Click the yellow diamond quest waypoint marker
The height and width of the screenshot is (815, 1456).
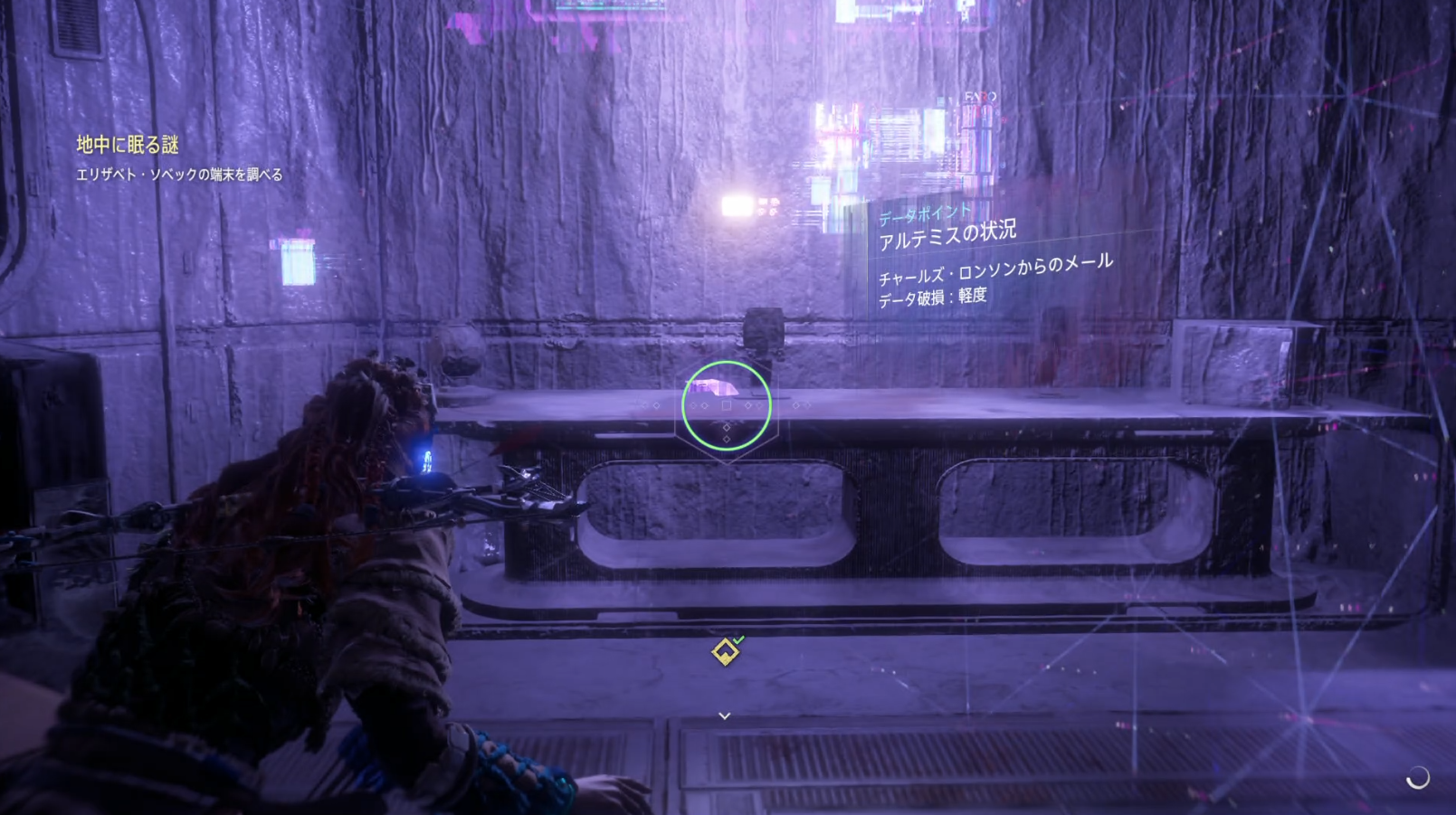(x=725, y=651)
